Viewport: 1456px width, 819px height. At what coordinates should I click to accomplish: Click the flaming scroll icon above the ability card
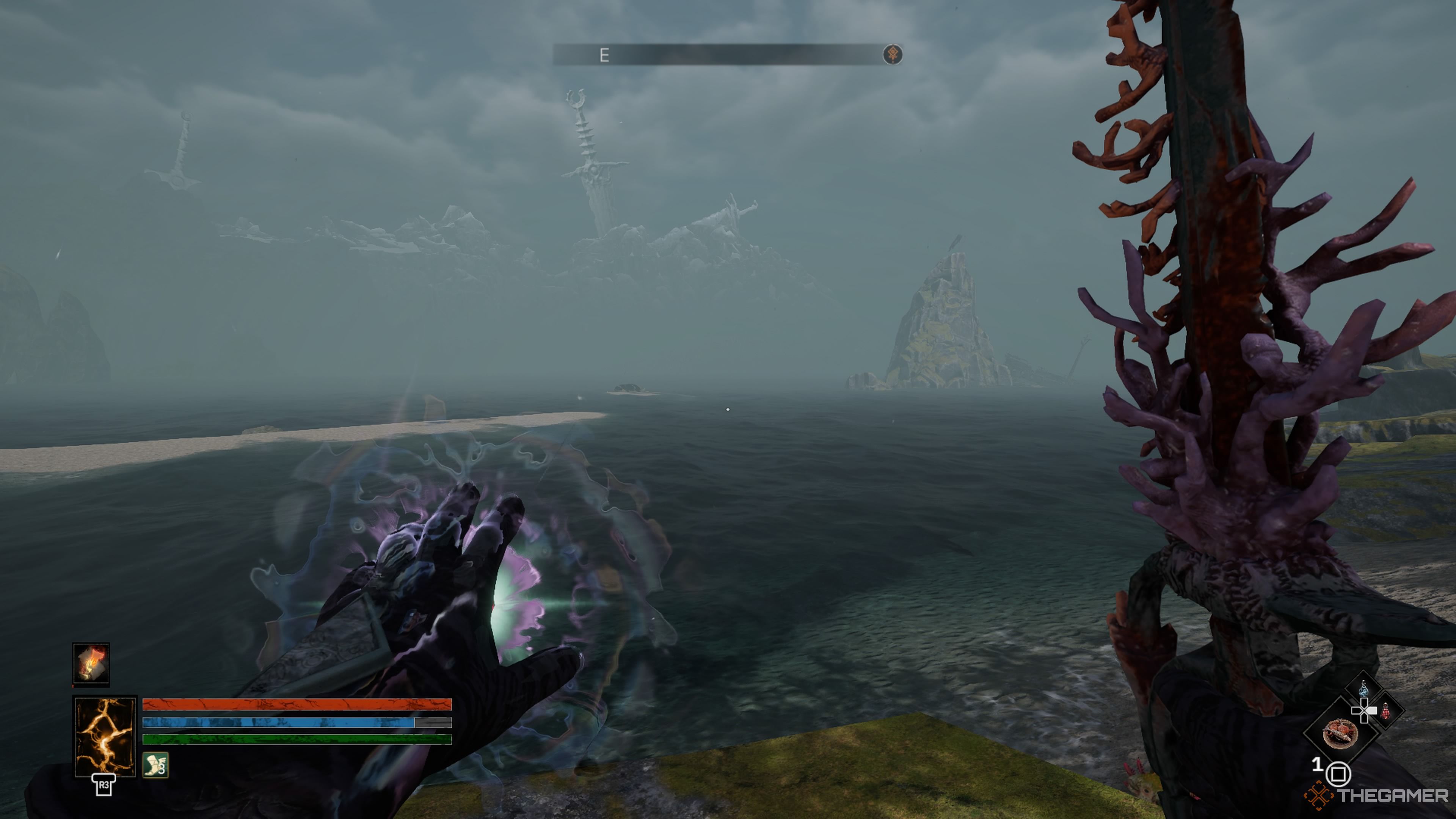point(91,664)
